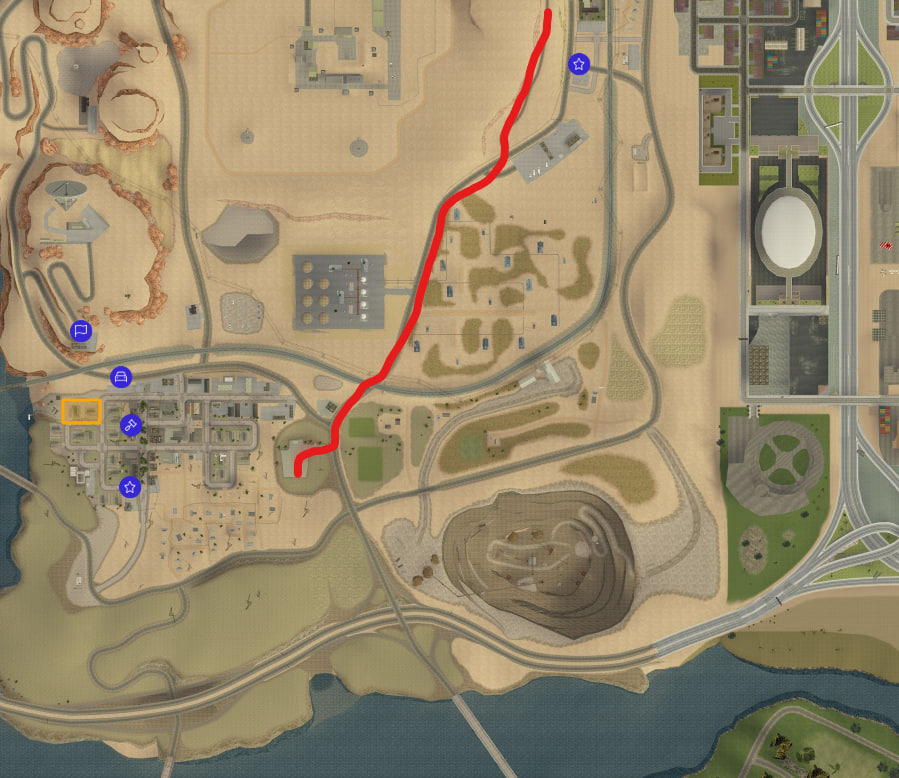Select the blue flag map marker
This screenshot has height=778, width=899.
[81, 330]
